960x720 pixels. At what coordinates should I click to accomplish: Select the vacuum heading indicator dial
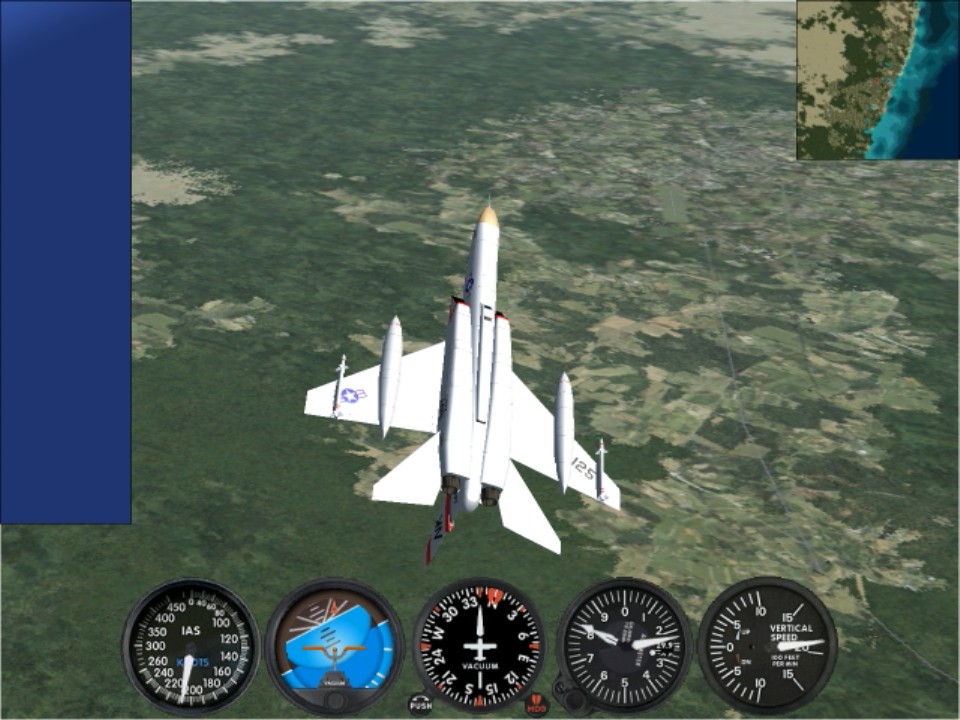[479, 645]
